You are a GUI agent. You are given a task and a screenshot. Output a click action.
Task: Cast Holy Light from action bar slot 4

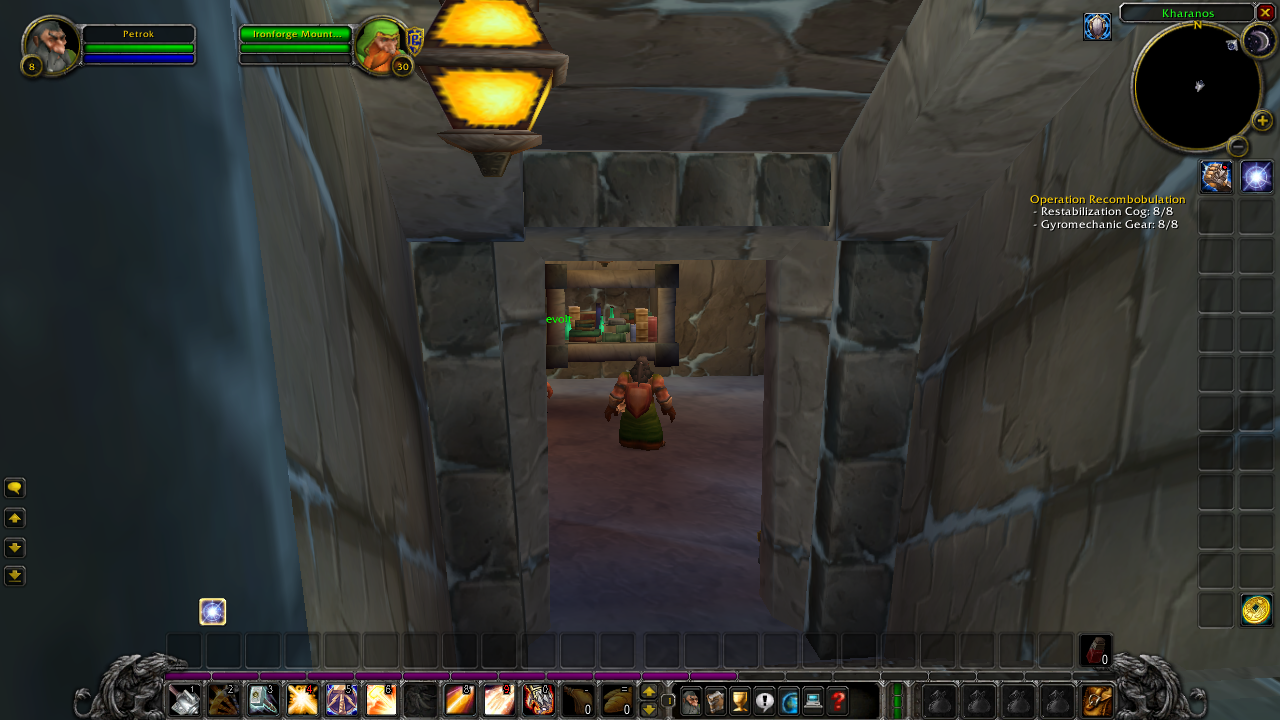click(x=302, y=700)
